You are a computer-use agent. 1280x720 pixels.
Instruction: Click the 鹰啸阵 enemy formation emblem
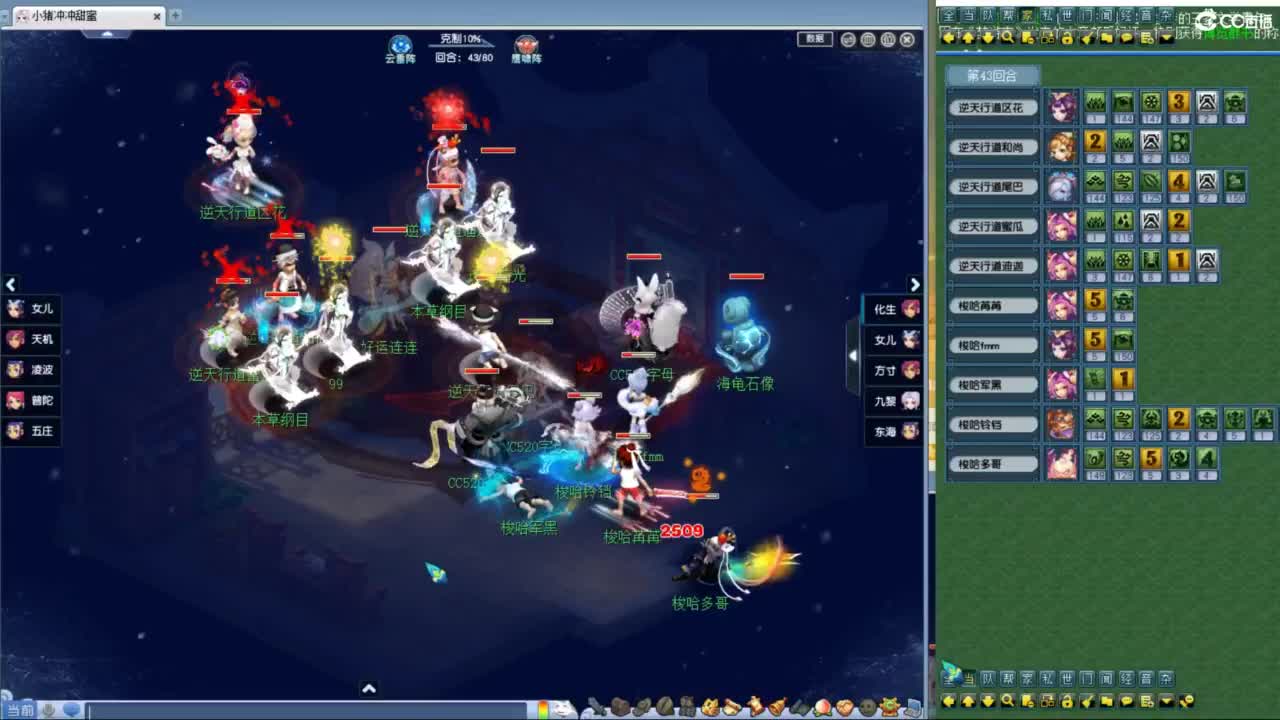click(x=525, y=42)
